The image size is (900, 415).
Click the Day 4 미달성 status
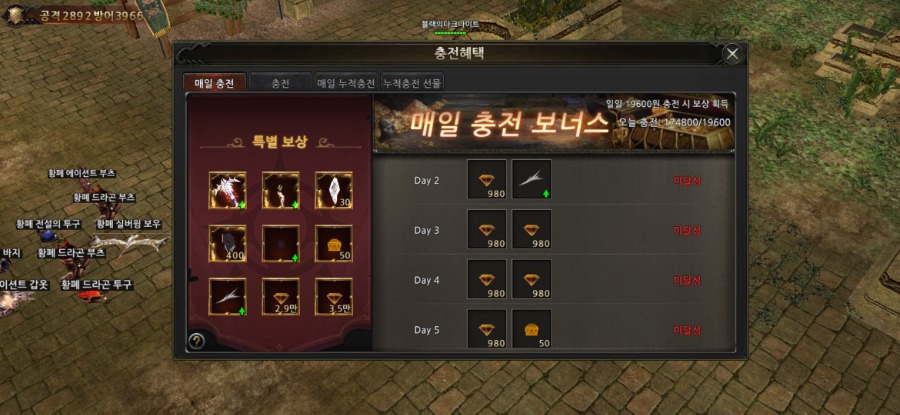(x=687, y=280)
